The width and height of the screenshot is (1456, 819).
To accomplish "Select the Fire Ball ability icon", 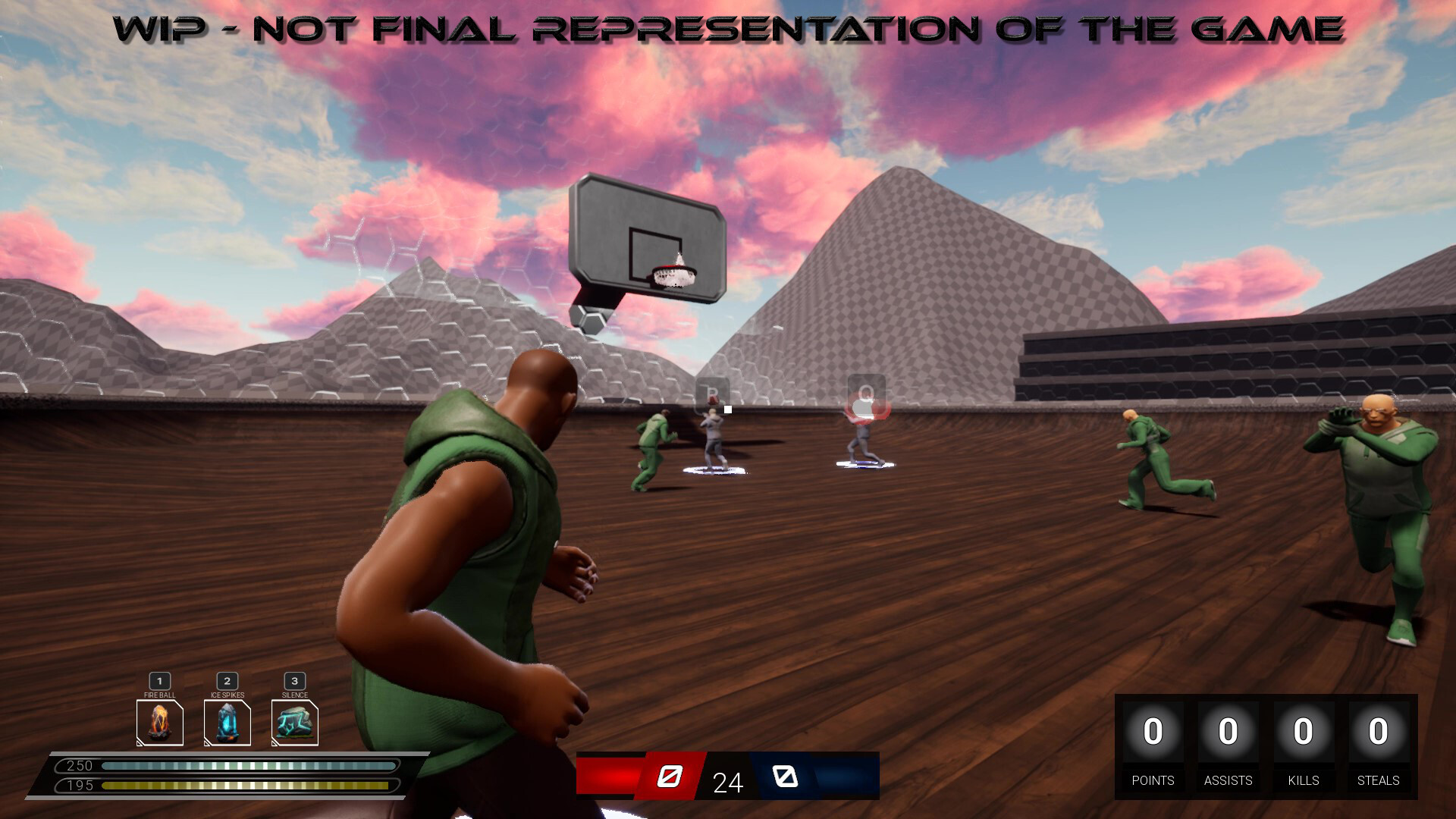I will coord(159,722).
